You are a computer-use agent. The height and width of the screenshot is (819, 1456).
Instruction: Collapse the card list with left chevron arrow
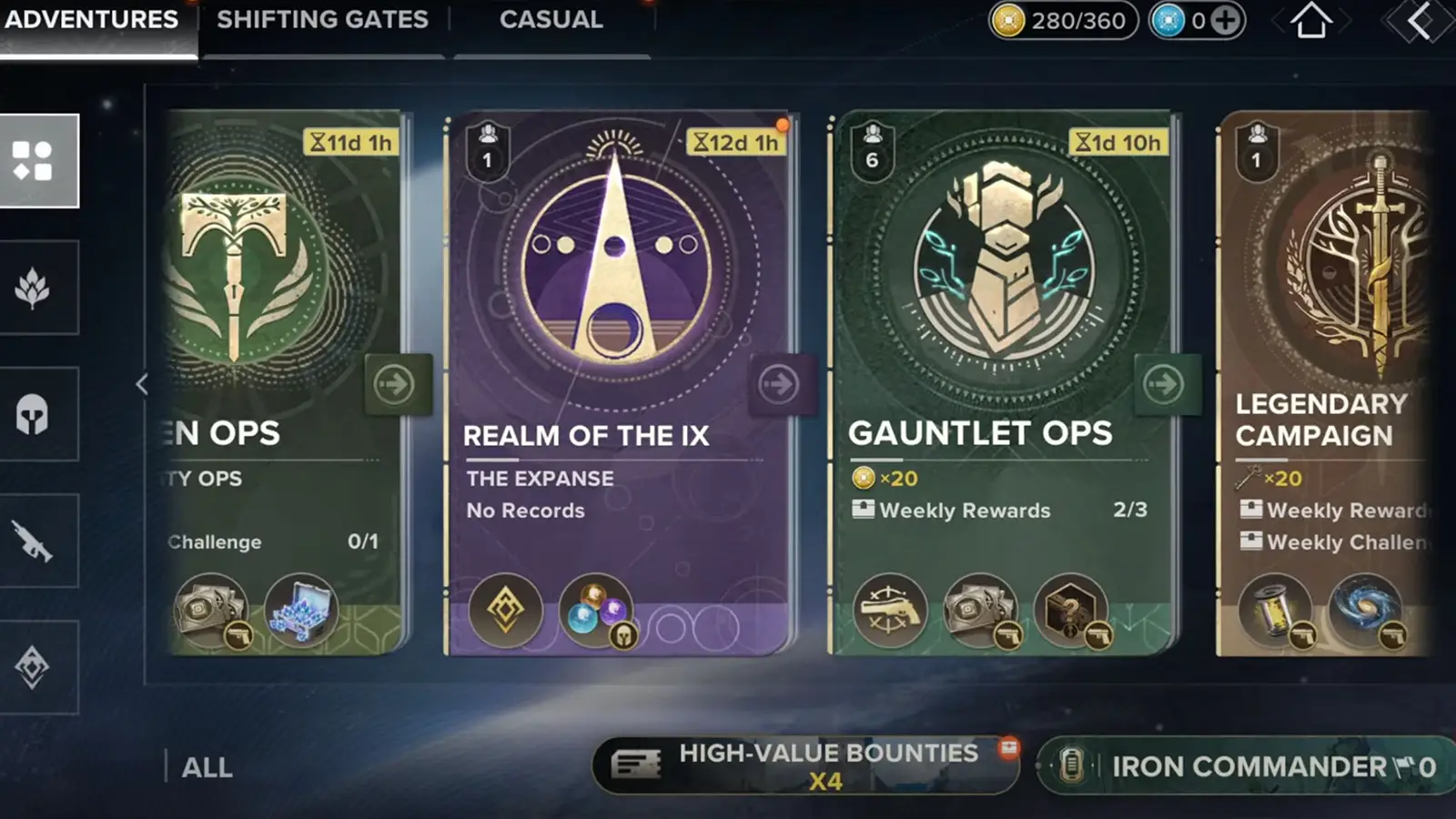point(142,384)
